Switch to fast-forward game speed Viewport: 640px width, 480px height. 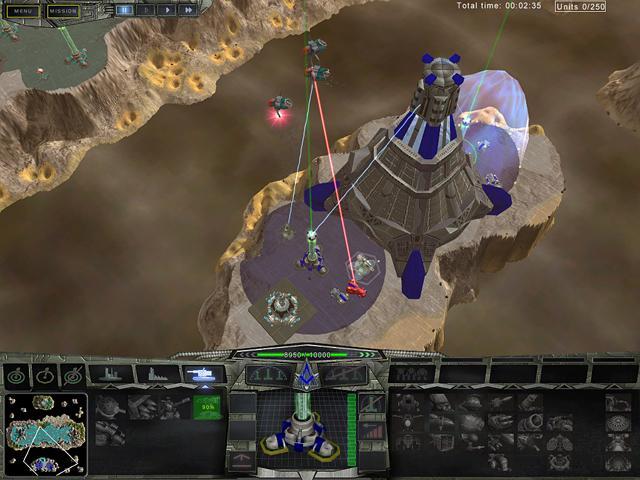[x=188, y=10]
